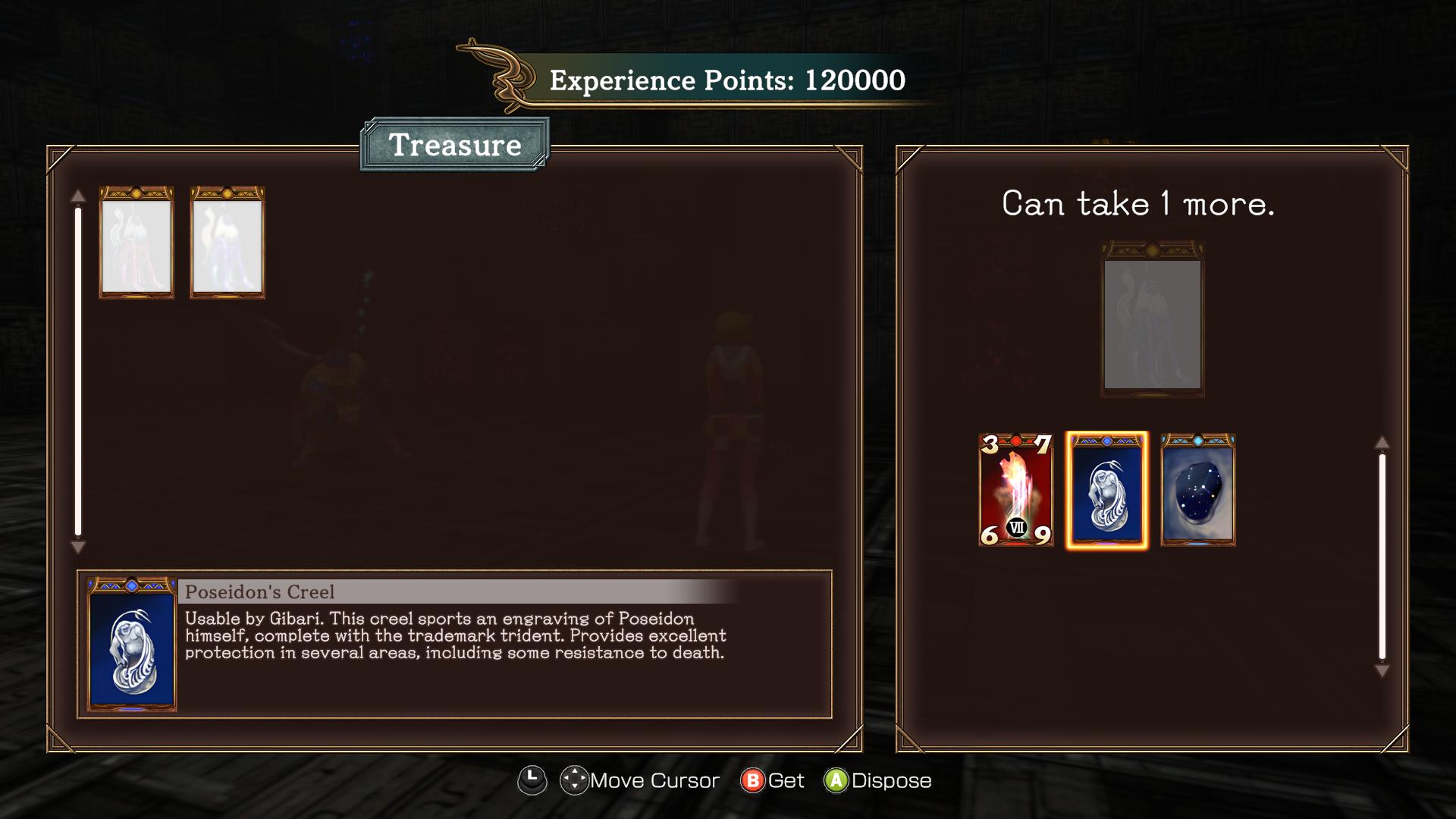This screenshot has height=819, width=1456.
Task: Choose the starry constellation card
Action: (1197, 490)
